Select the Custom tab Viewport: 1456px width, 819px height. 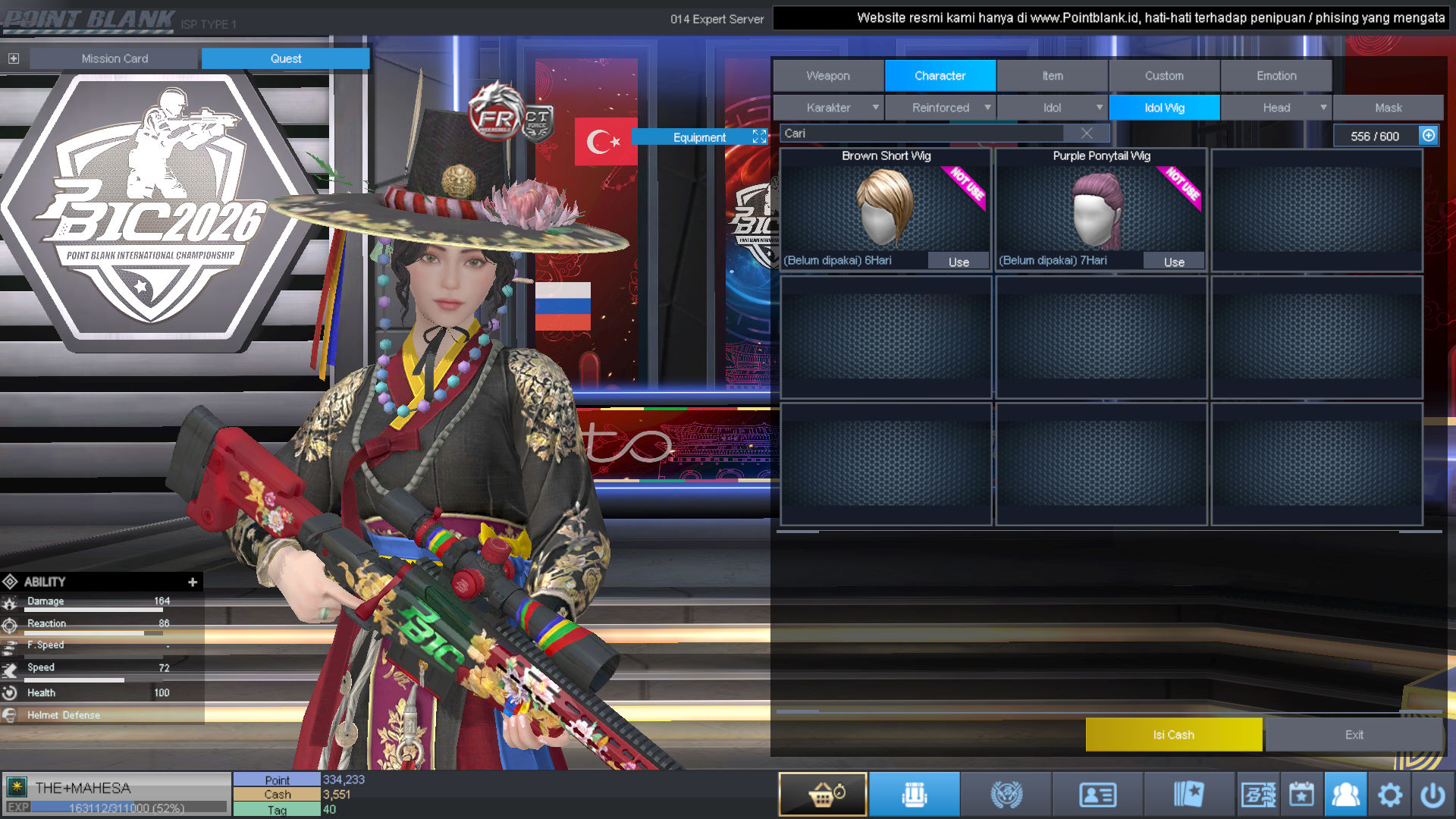point(1164,76)
